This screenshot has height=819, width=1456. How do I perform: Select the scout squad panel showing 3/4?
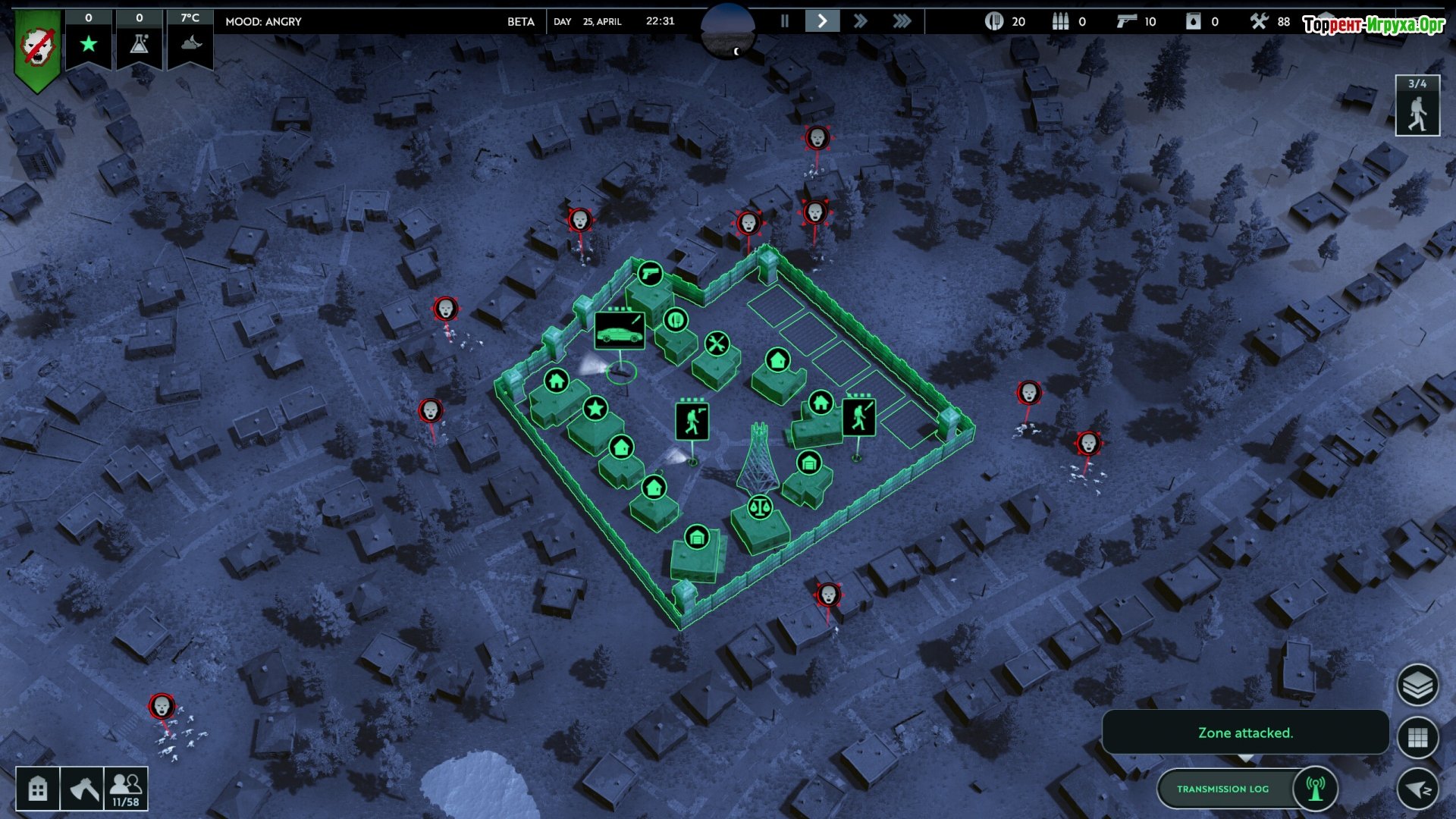(x=1417, y=107)
